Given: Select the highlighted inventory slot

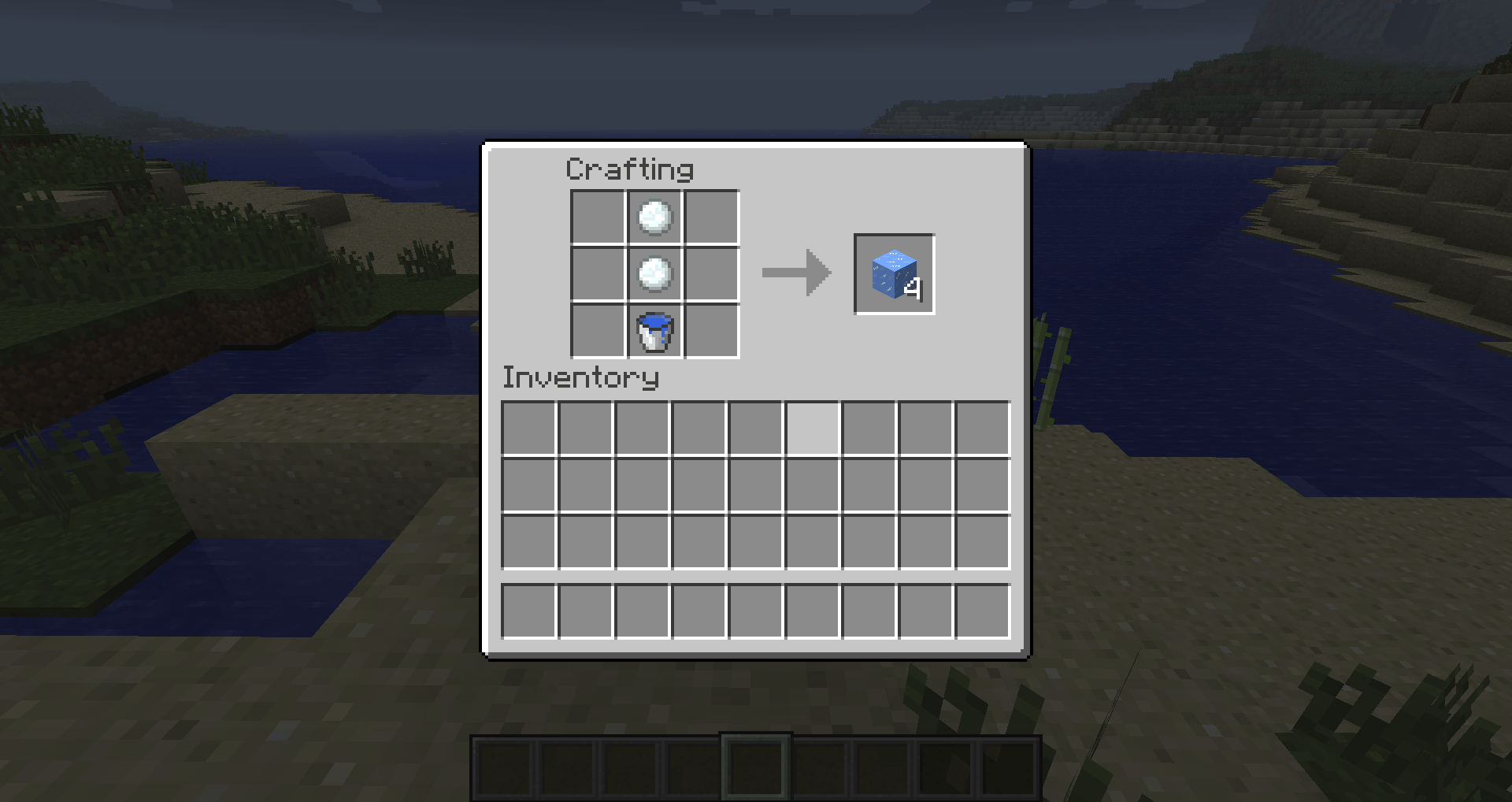Looking at the screenshot, I should tap(812, 427).
